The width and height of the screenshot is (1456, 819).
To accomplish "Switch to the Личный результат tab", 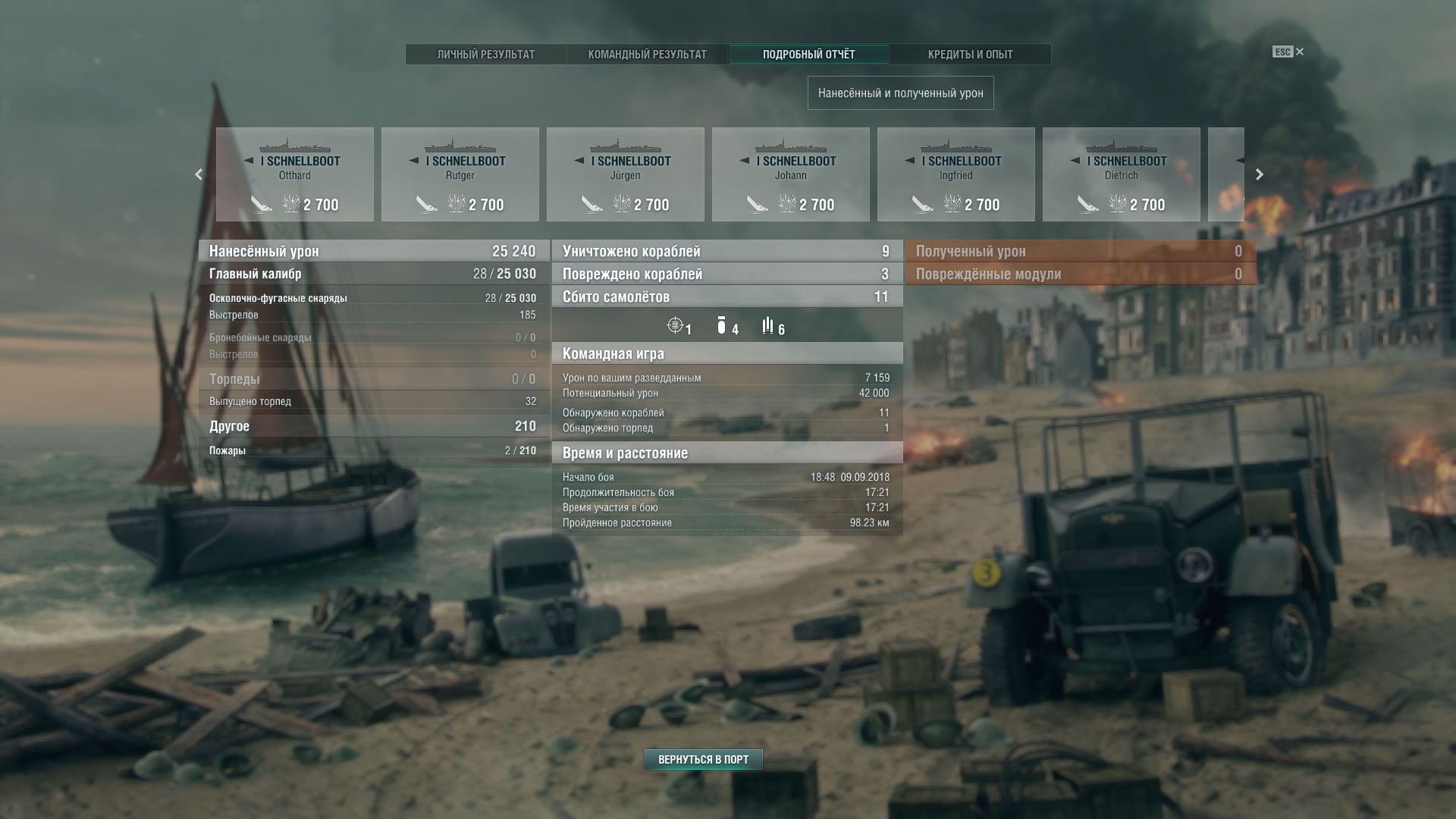I will pyautogui.click(x=485, y=55).
